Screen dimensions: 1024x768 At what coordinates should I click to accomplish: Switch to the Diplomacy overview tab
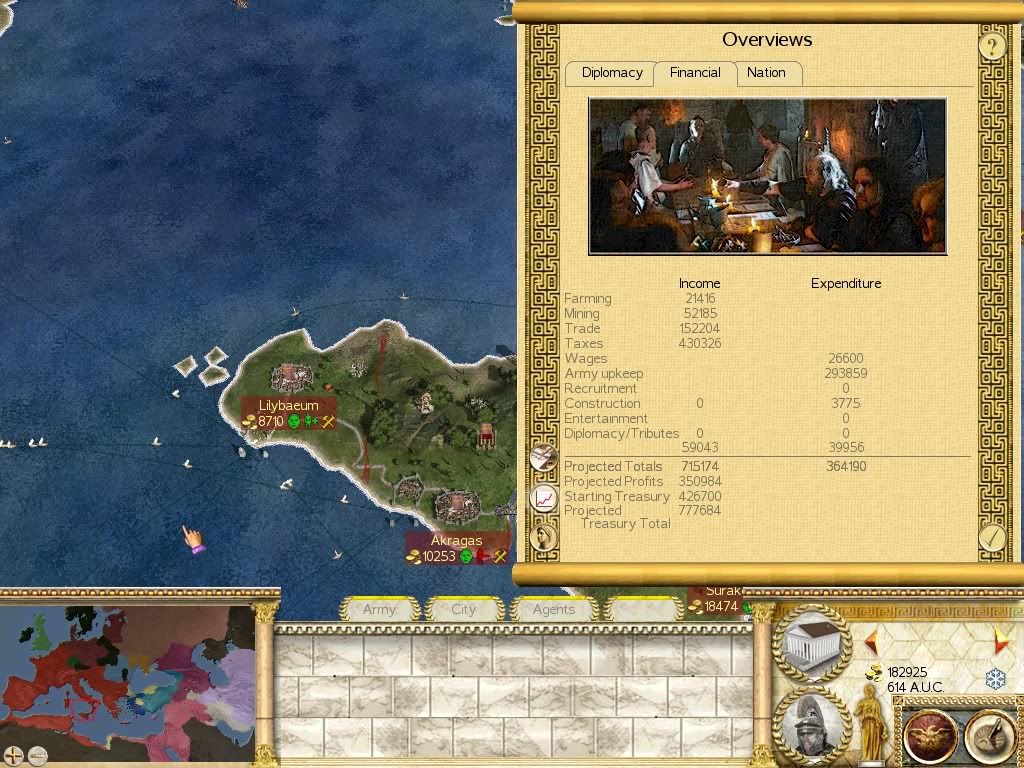[x=611, y=73]
